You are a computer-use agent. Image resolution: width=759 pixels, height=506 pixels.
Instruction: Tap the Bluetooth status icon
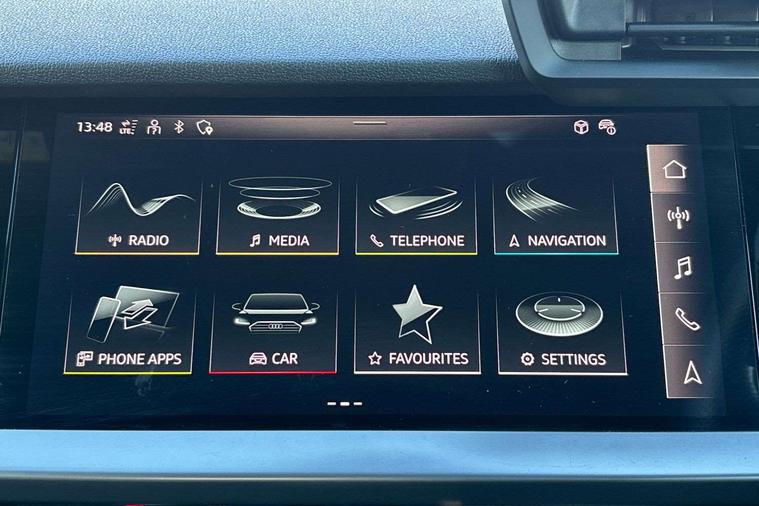[179, 127]
